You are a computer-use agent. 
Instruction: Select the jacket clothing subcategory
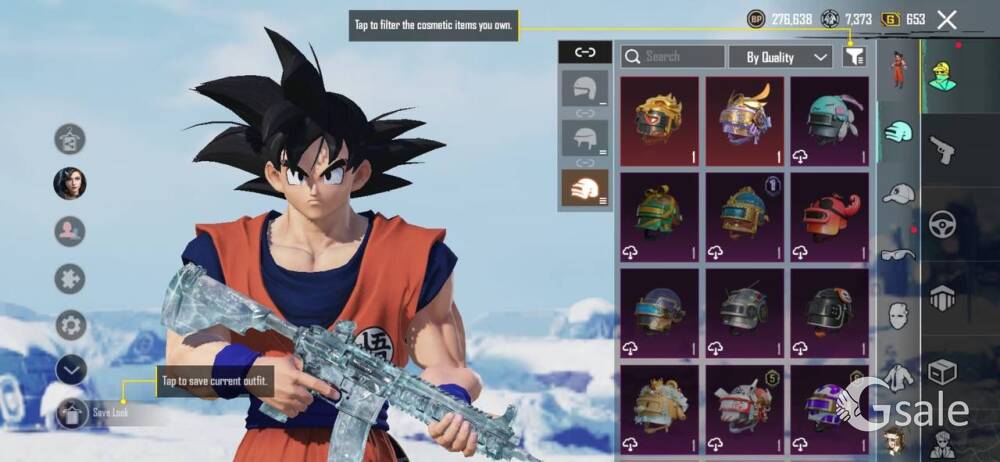[898, 377]
